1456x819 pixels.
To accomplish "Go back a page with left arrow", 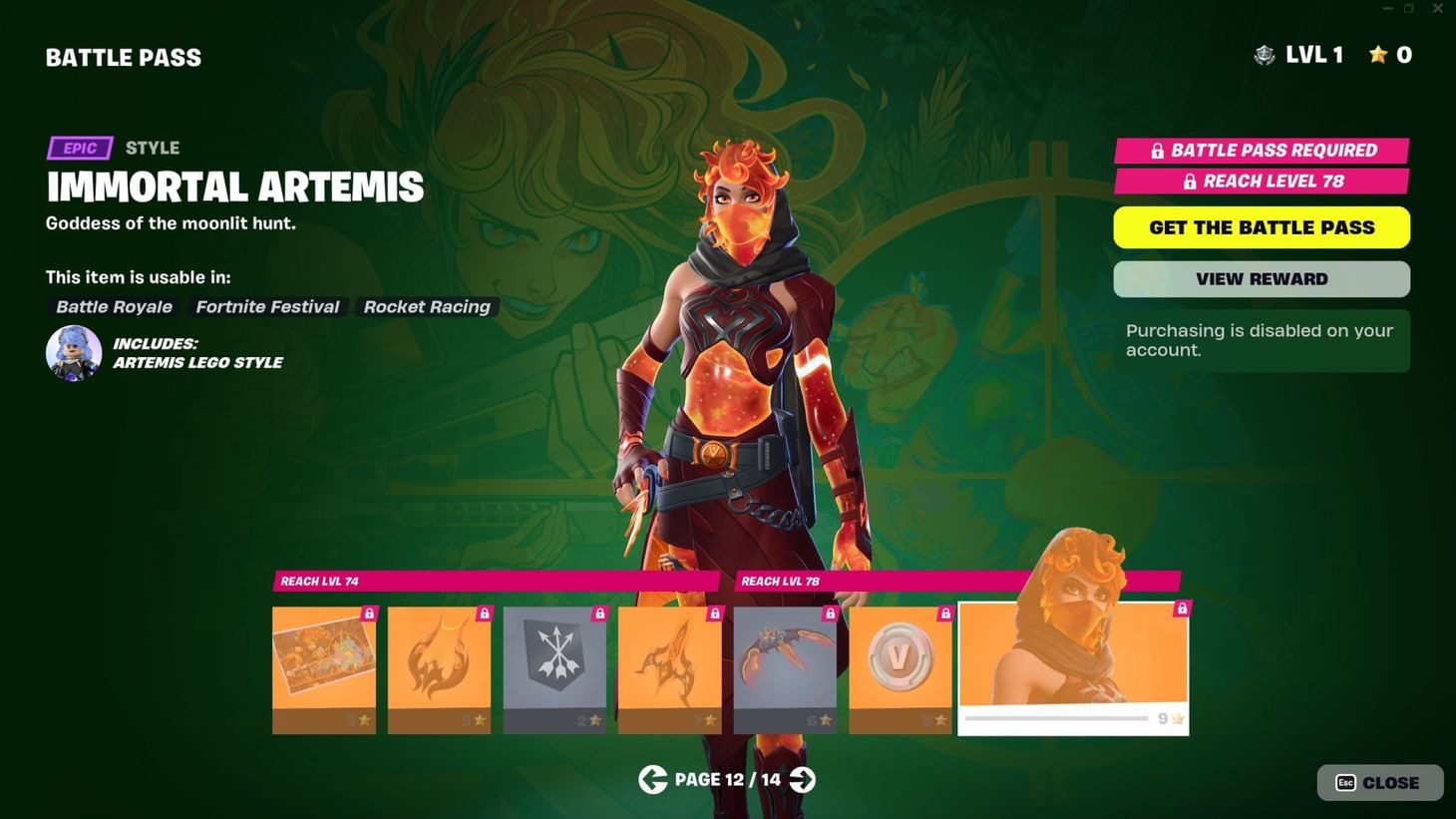I will 654,779.
